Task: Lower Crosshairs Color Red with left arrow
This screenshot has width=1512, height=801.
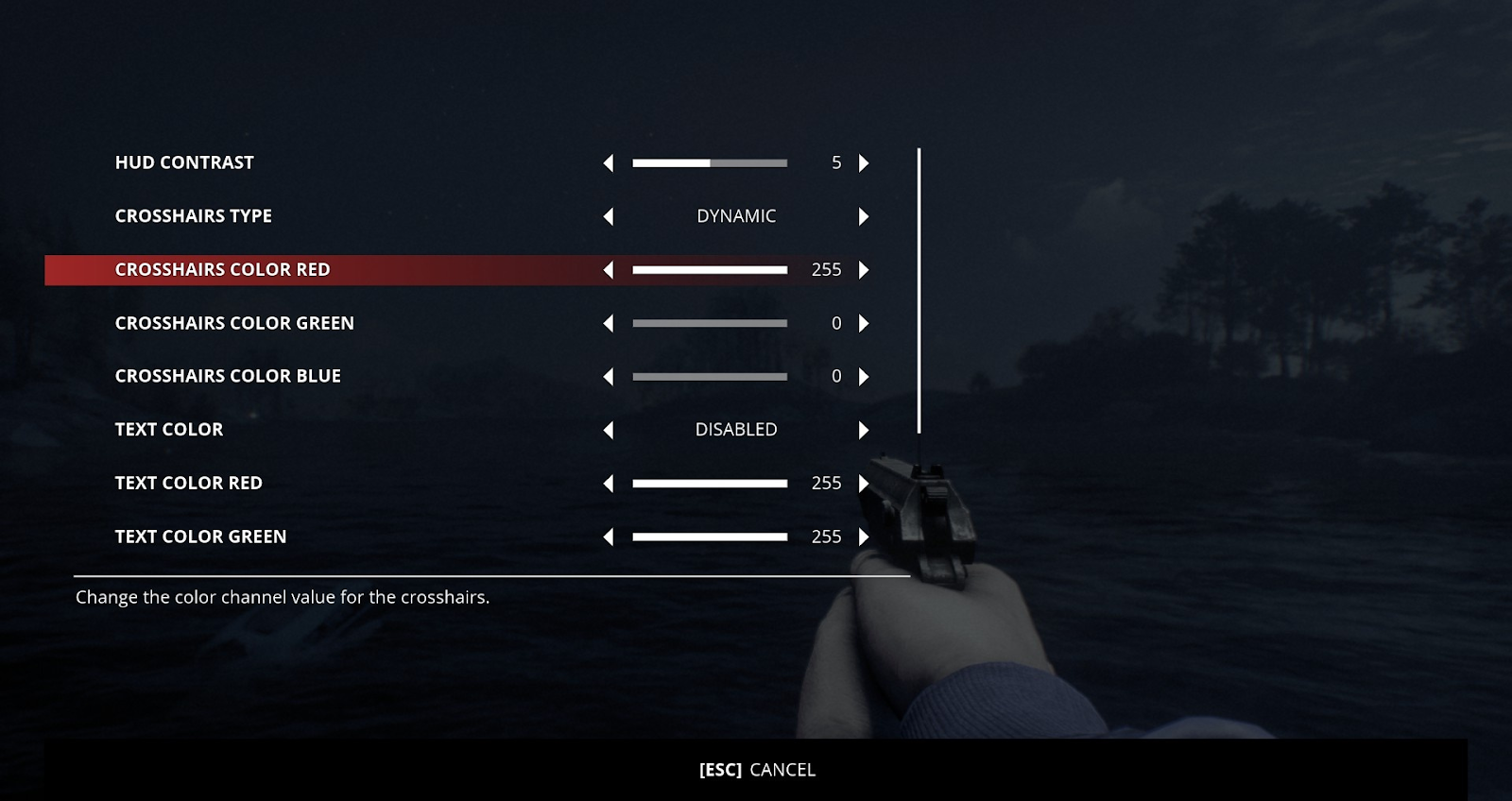Action: pos(609,270)
